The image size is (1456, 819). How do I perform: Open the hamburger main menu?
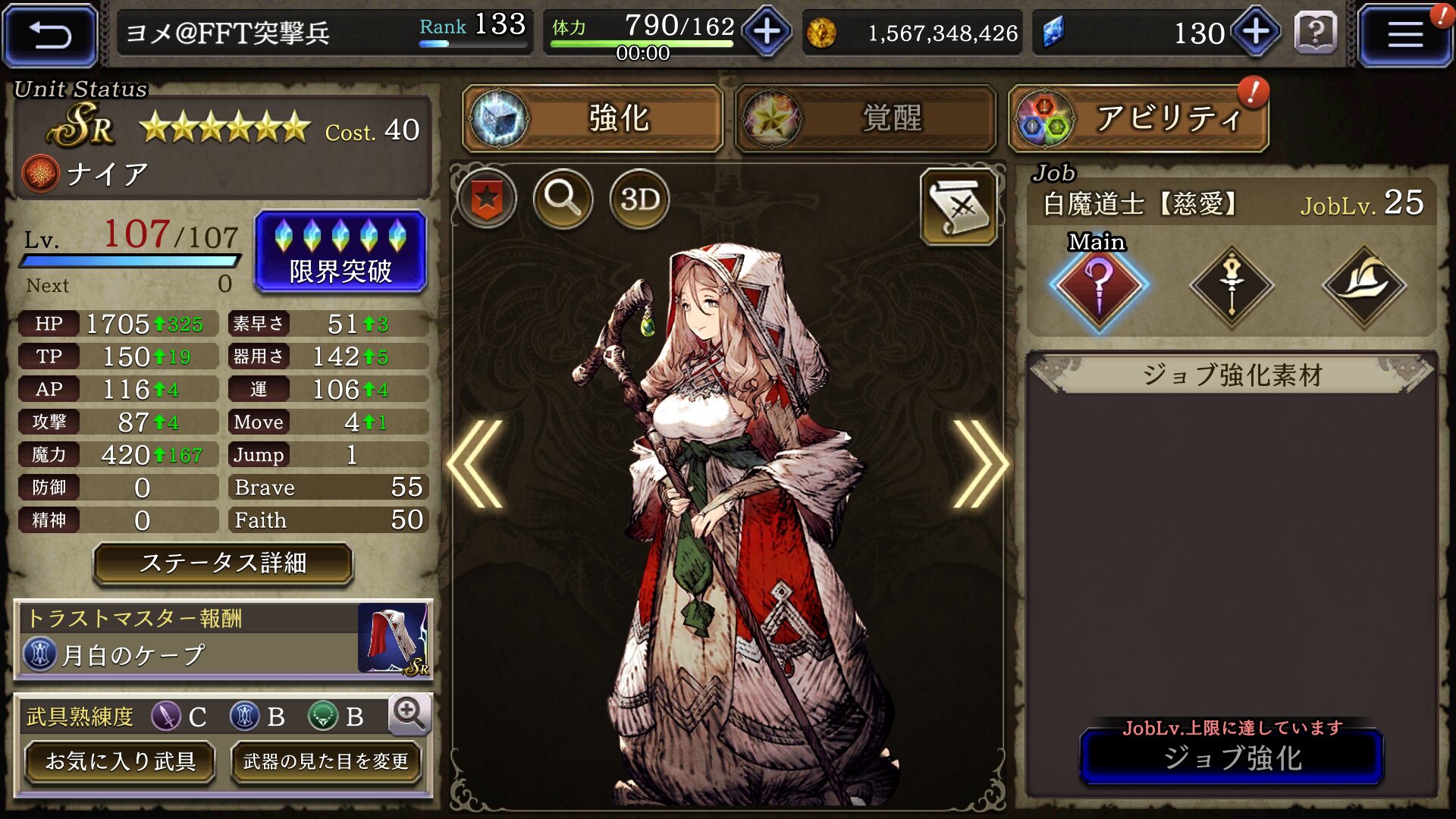(1404, 35)
